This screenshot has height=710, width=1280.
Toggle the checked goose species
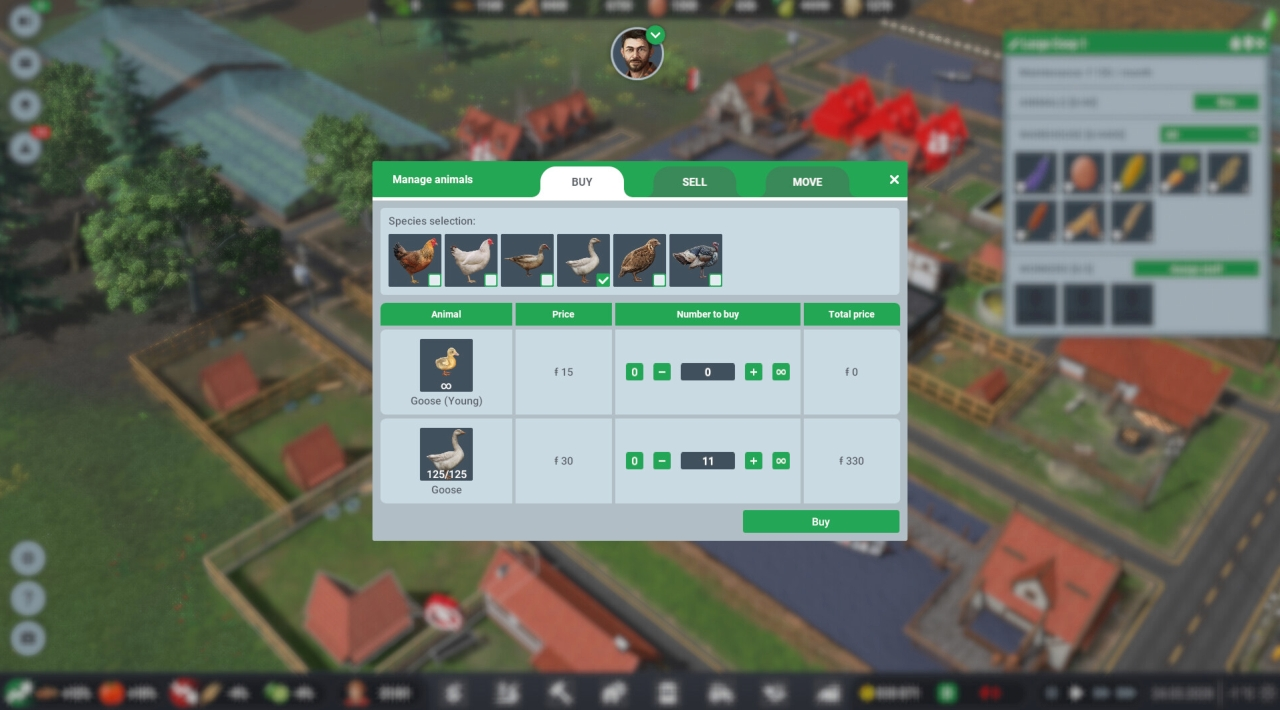pyautogui.click(x=583, y=260)
